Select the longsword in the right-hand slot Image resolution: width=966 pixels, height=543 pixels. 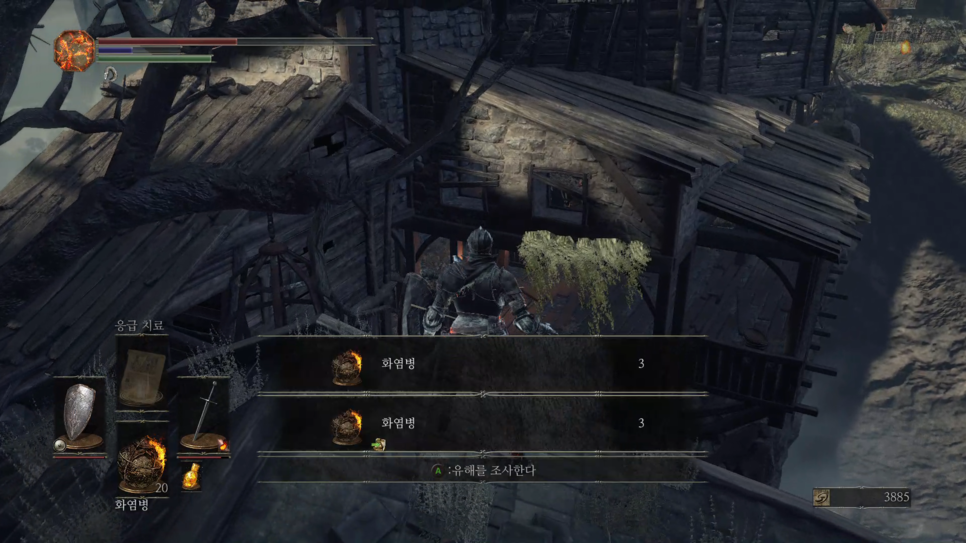[204, 416]
